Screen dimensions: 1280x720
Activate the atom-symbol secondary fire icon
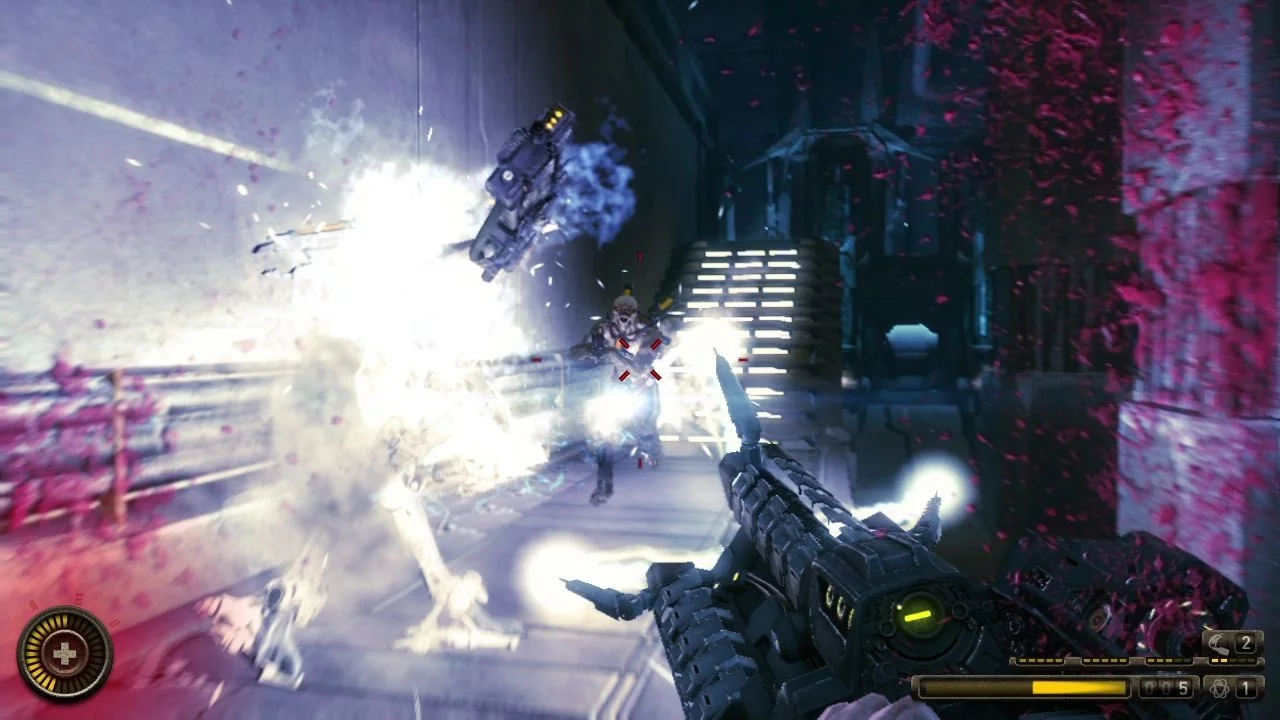[x=1220, y=688]
